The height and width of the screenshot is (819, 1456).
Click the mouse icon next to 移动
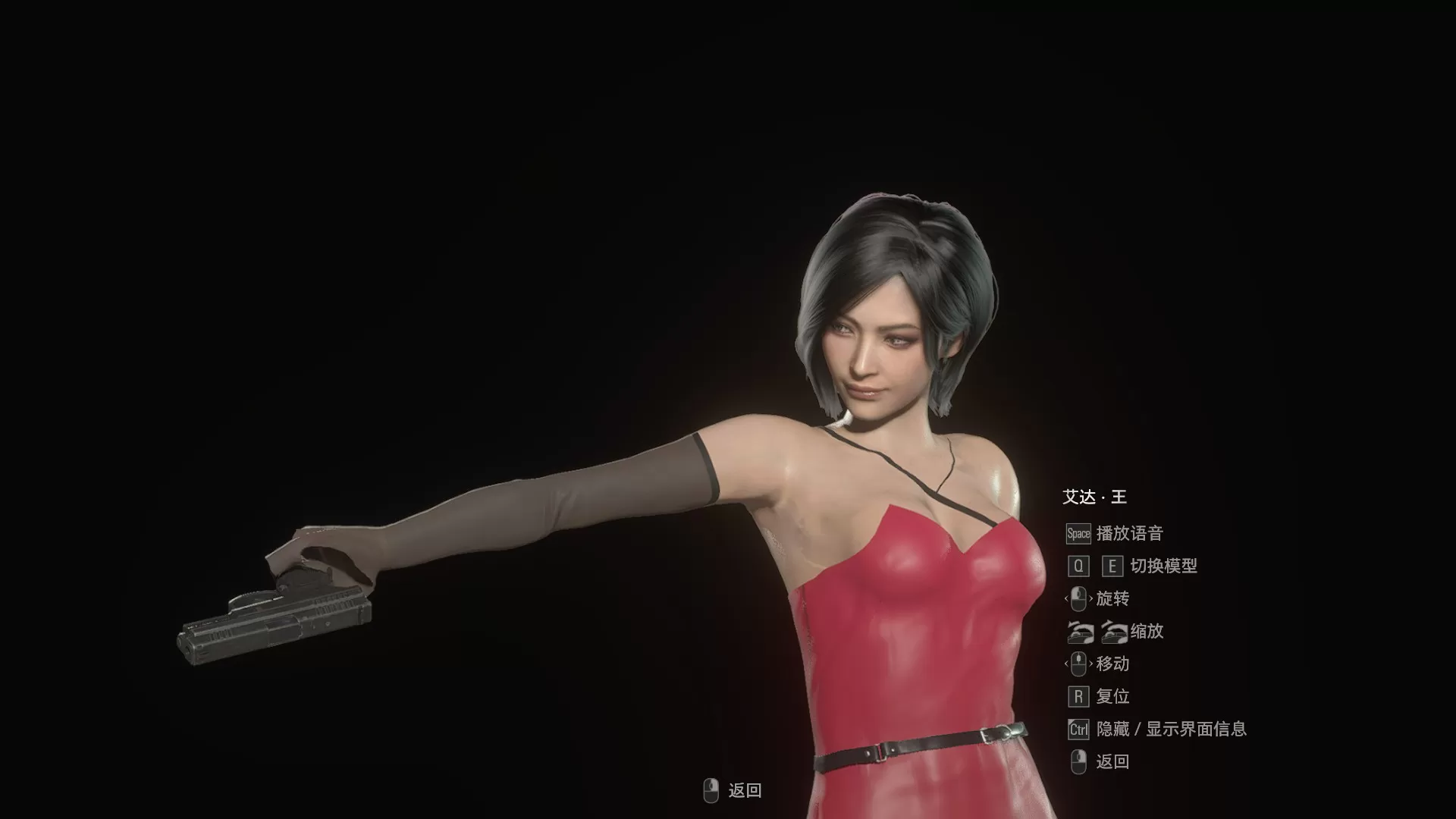point(1078,664)
